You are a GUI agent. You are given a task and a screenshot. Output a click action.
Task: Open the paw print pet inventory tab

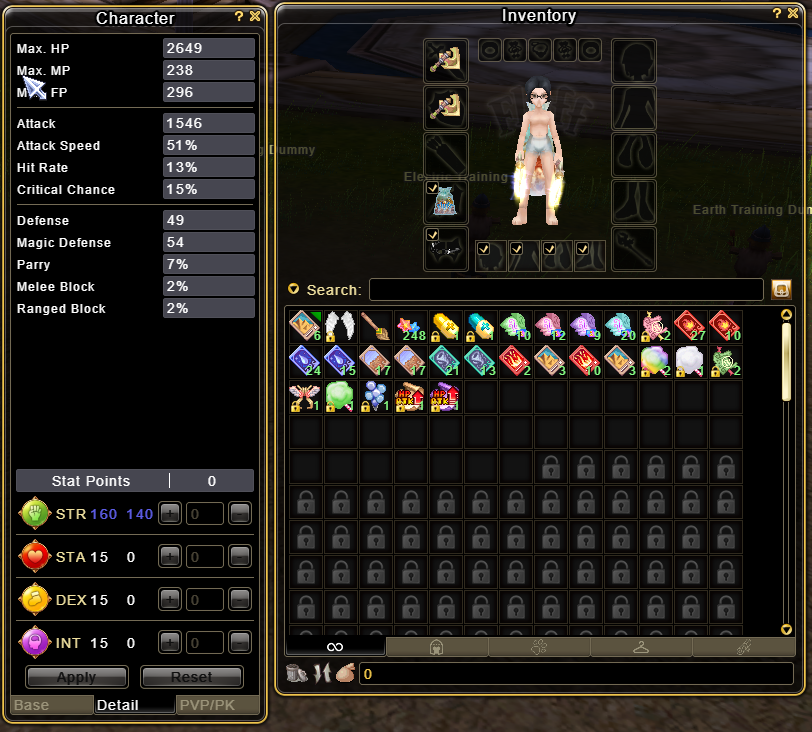[x=538, y=647]
